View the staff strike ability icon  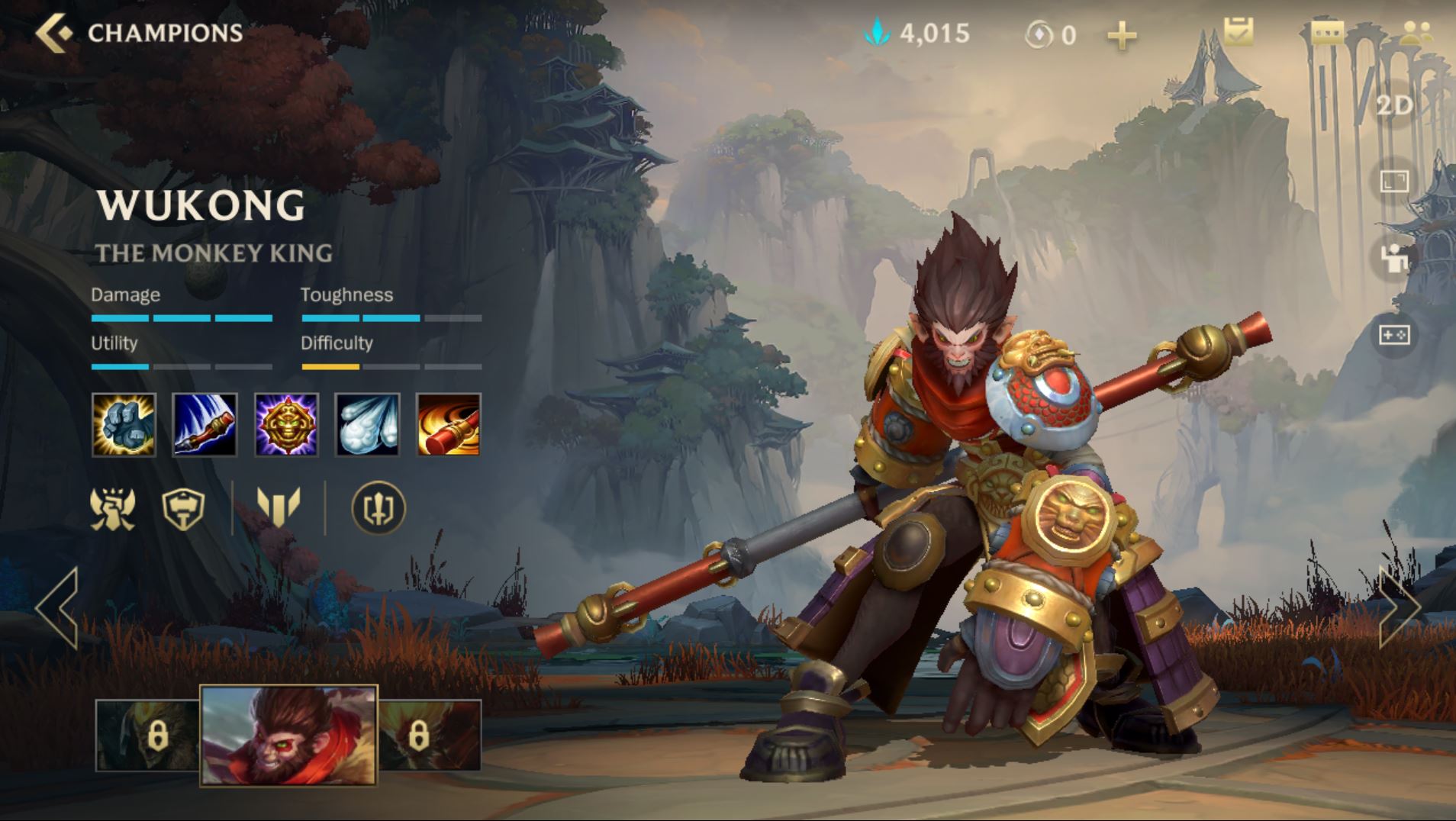(205, 425)
